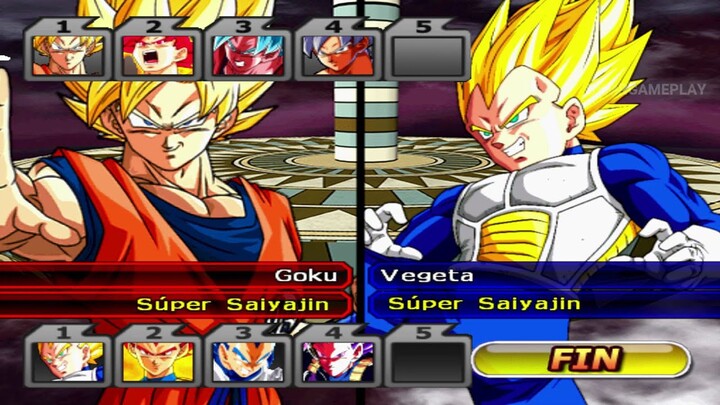Screen dimensions: 720x405
Task: Choose the empty slot 5 on Goku's team
Action: click(x=430, y=55)
